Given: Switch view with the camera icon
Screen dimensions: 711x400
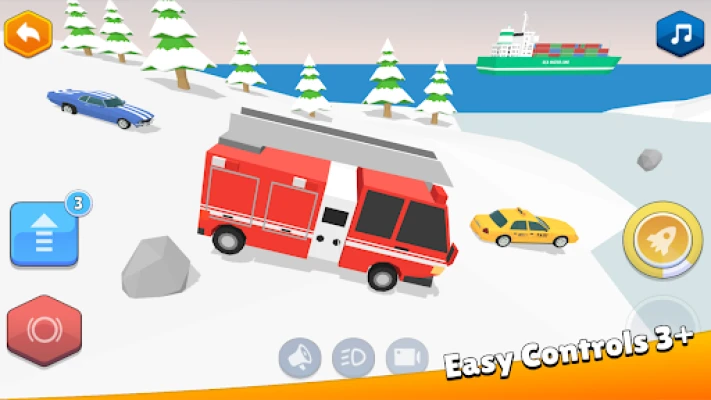Looking at the screenshot, I should coord(407,357).
